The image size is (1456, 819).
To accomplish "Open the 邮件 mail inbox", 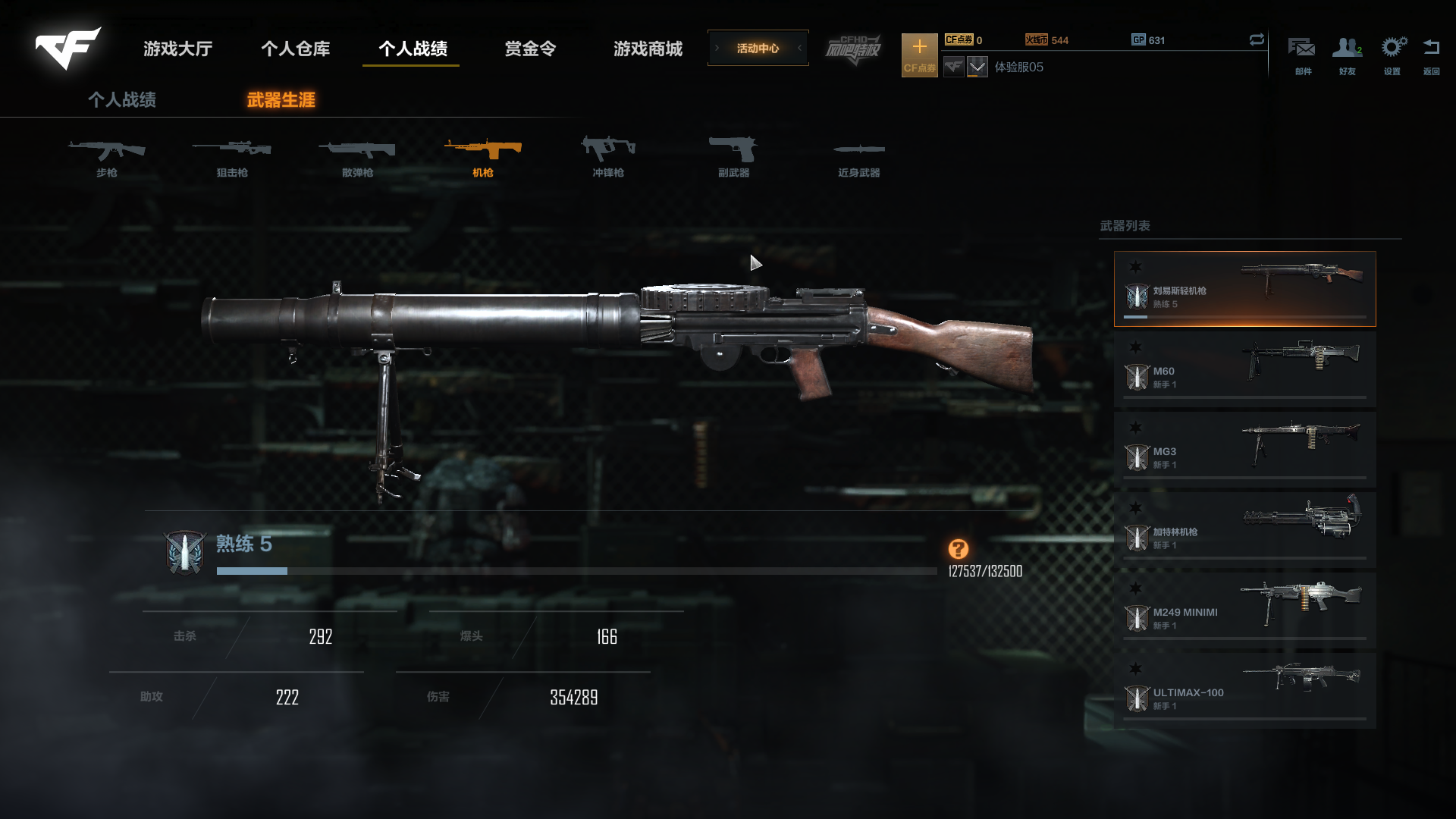I will tap(1302, 55).
